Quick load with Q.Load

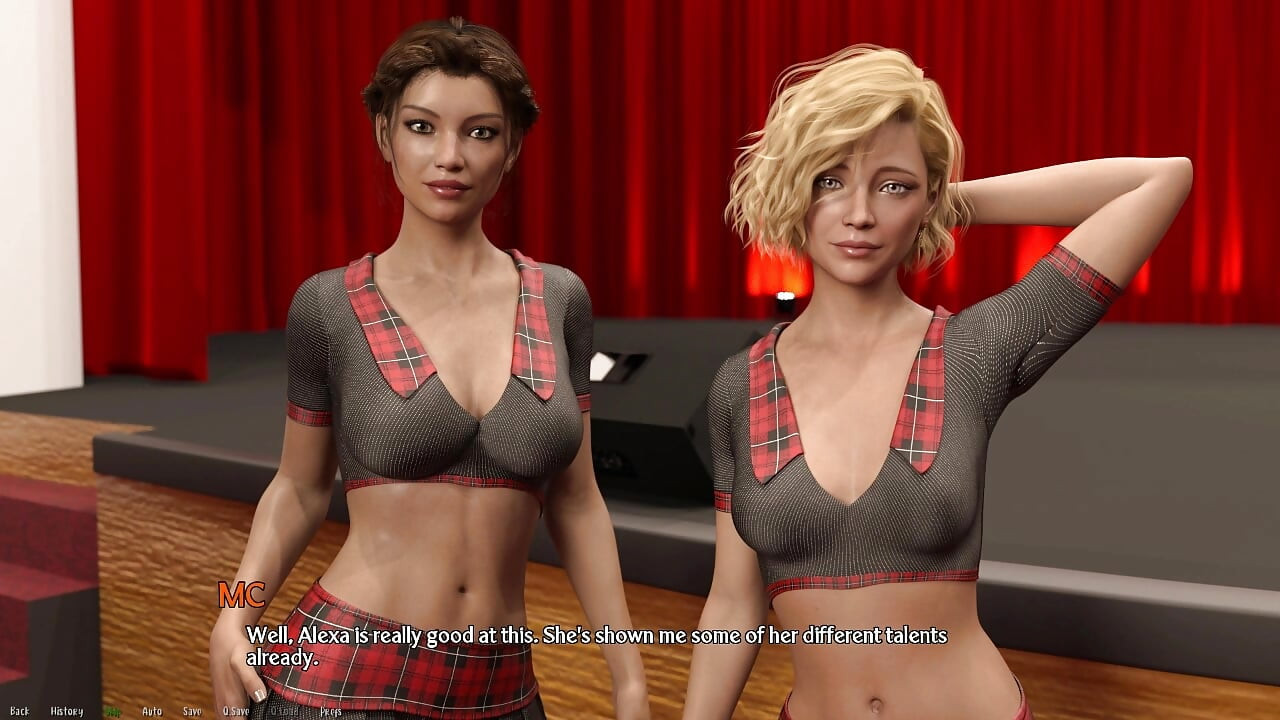[284, 711]
